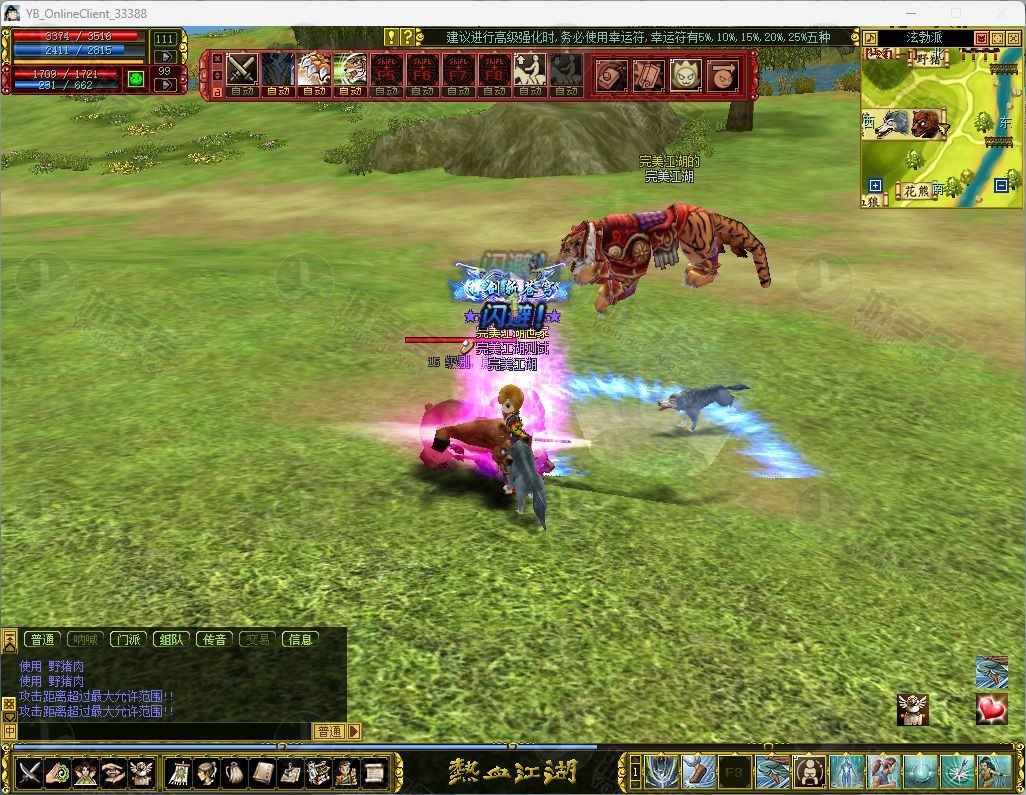This screenshot has height=795, width=1026.
Task: Switch to the 门派 chat tab
Action: pos(127,639)
